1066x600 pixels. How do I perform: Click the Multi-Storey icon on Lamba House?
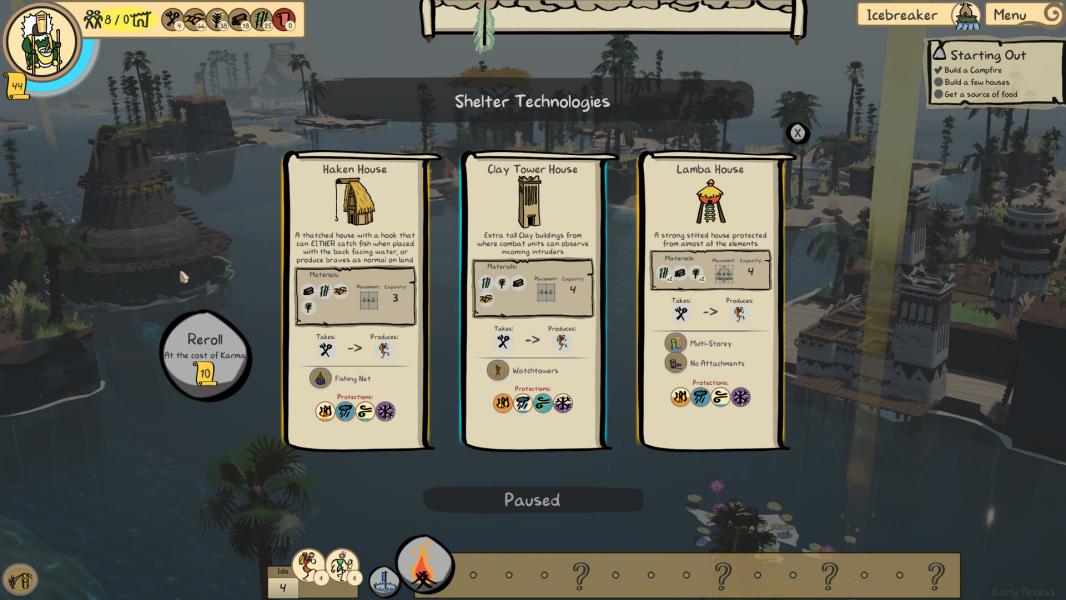click(x=675, y=344)
